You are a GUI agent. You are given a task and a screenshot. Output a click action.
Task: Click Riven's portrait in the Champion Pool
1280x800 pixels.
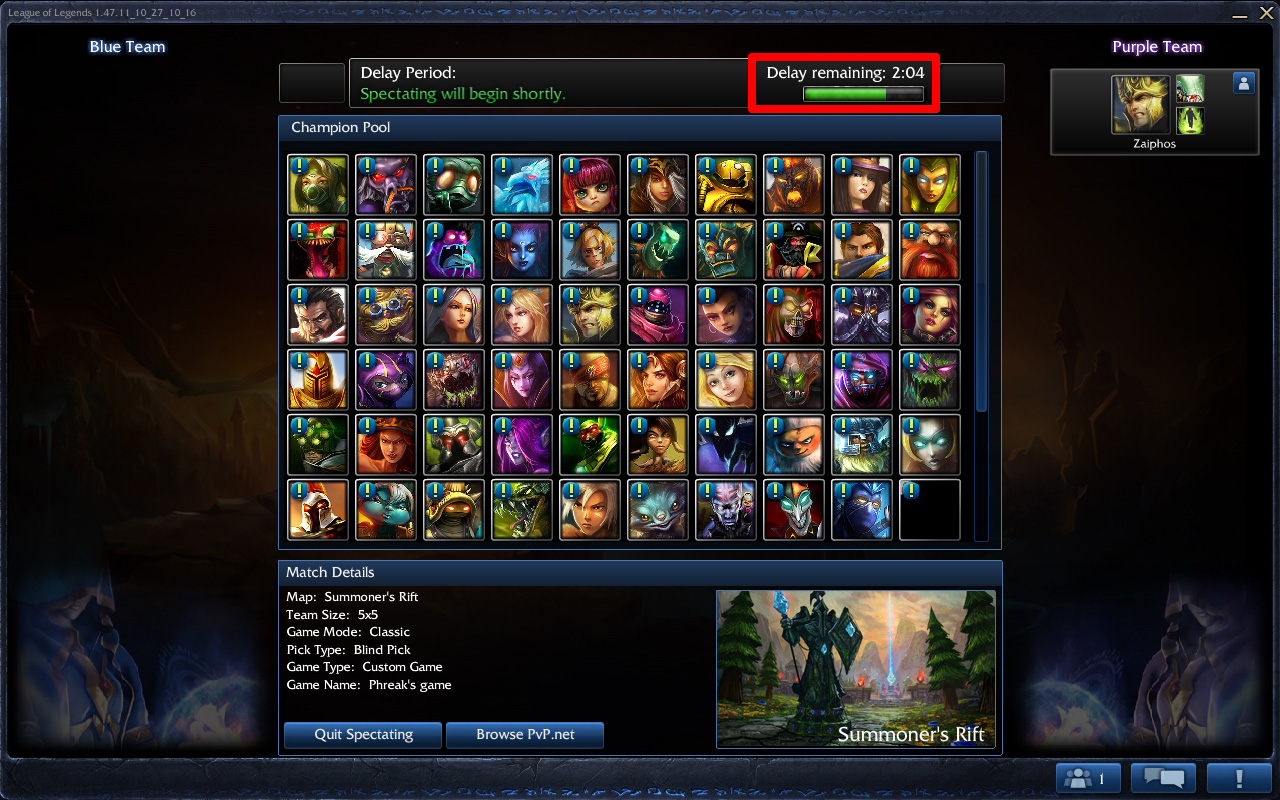(x=590, y=510)
